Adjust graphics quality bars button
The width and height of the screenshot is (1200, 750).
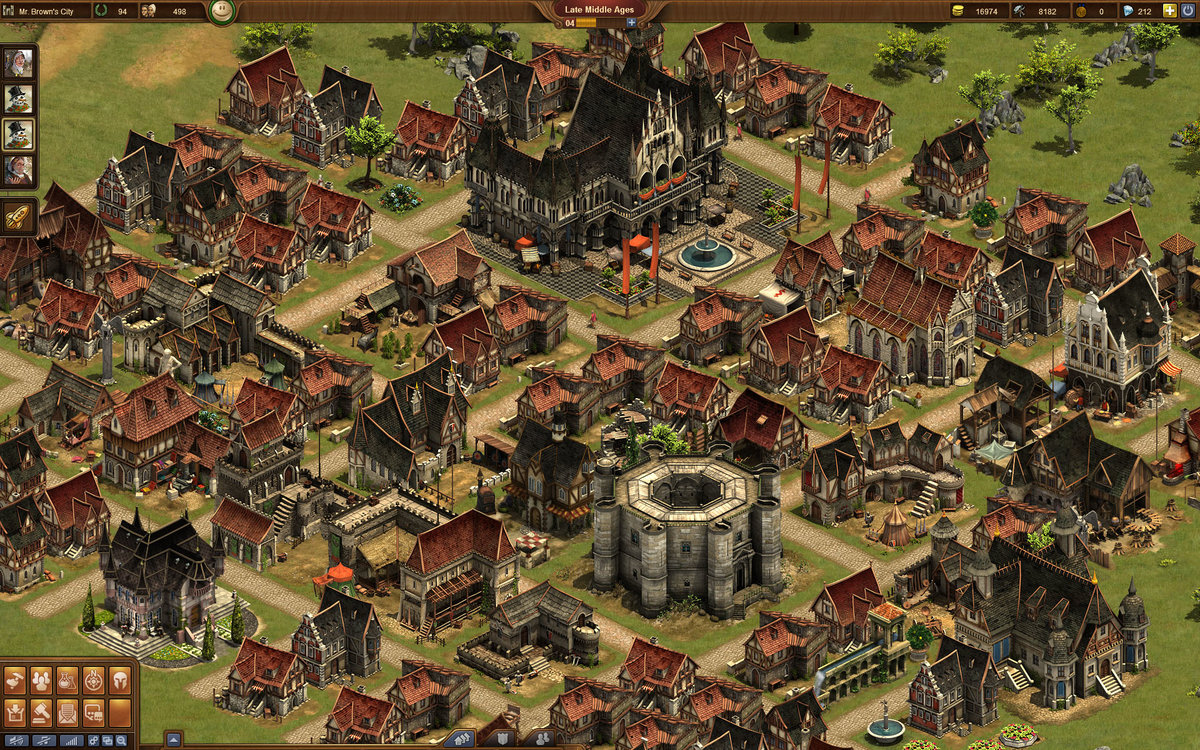click(x=72, y=741)
